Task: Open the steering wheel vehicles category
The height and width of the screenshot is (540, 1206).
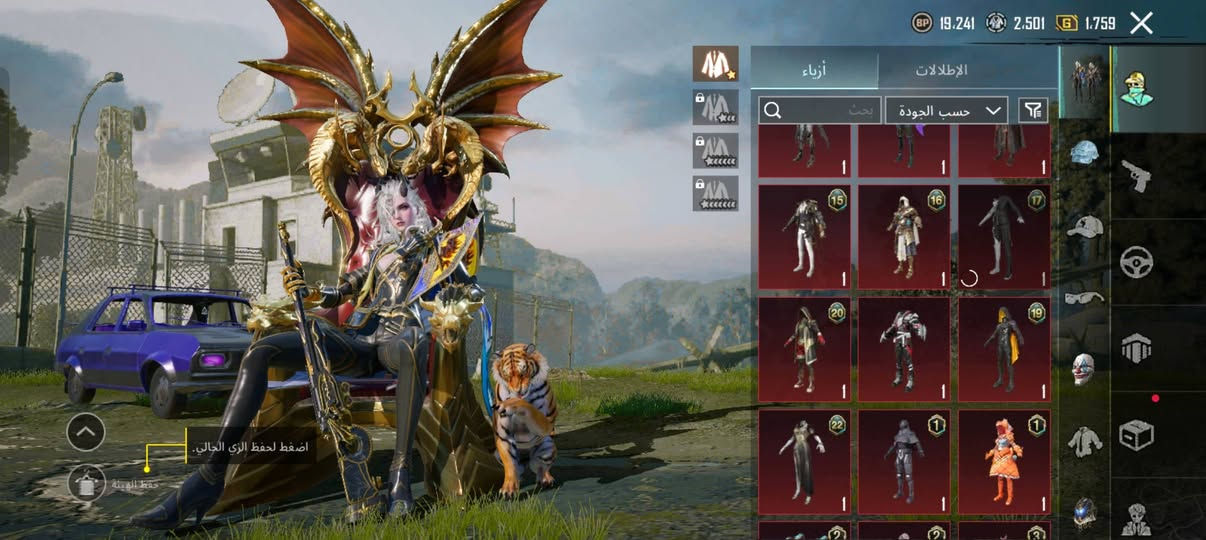Action: (1136, 262)
